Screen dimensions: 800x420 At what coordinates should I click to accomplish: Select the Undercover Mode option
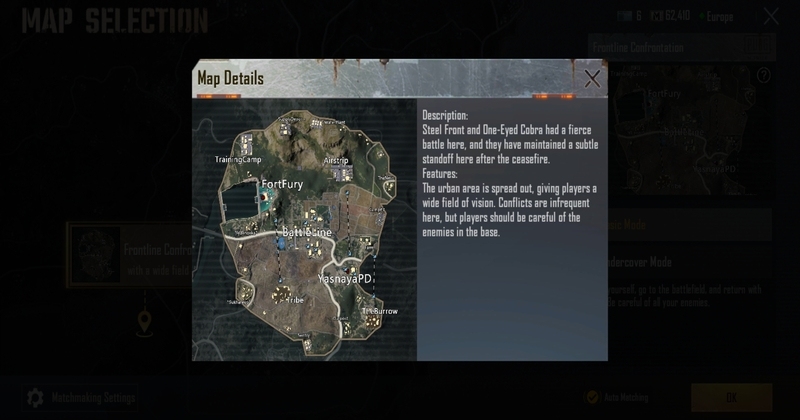tap(690, 262)
